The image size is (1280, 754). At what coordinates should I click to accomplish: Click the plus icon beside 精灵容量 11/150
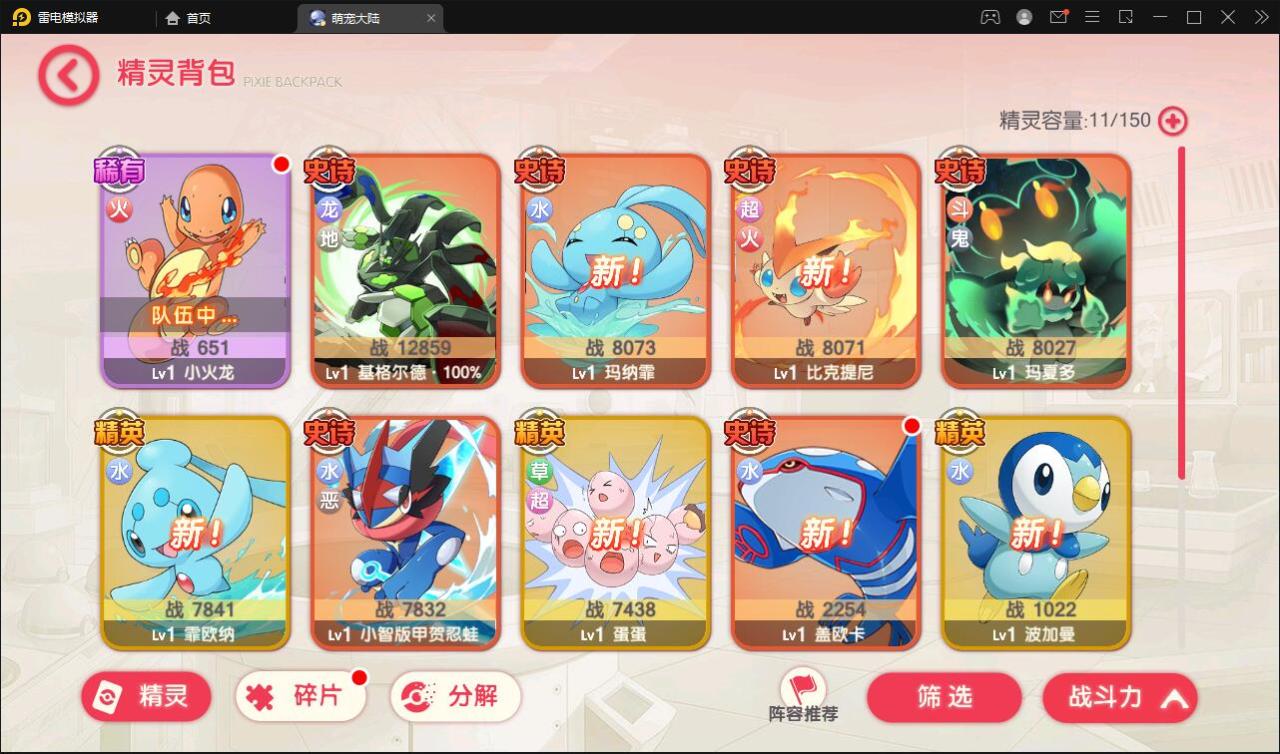pos(1172,120)
